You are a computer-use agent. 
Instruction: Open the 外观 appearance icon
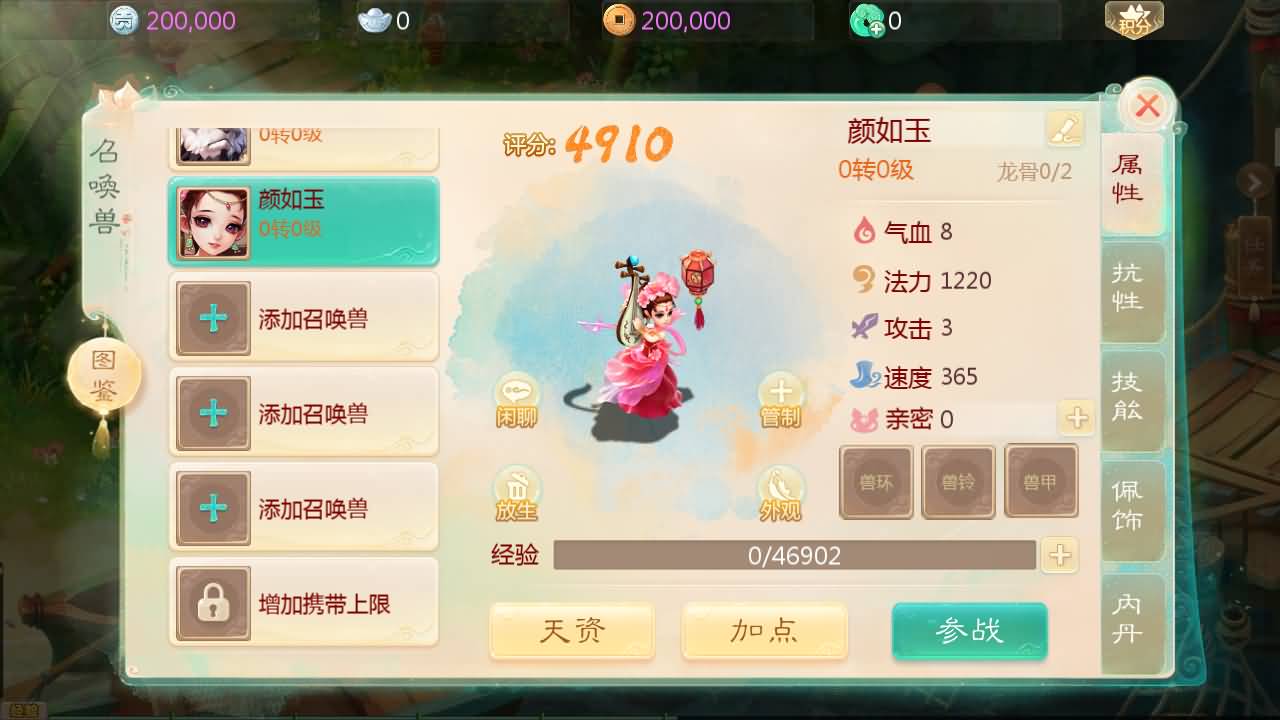[781, 493]
